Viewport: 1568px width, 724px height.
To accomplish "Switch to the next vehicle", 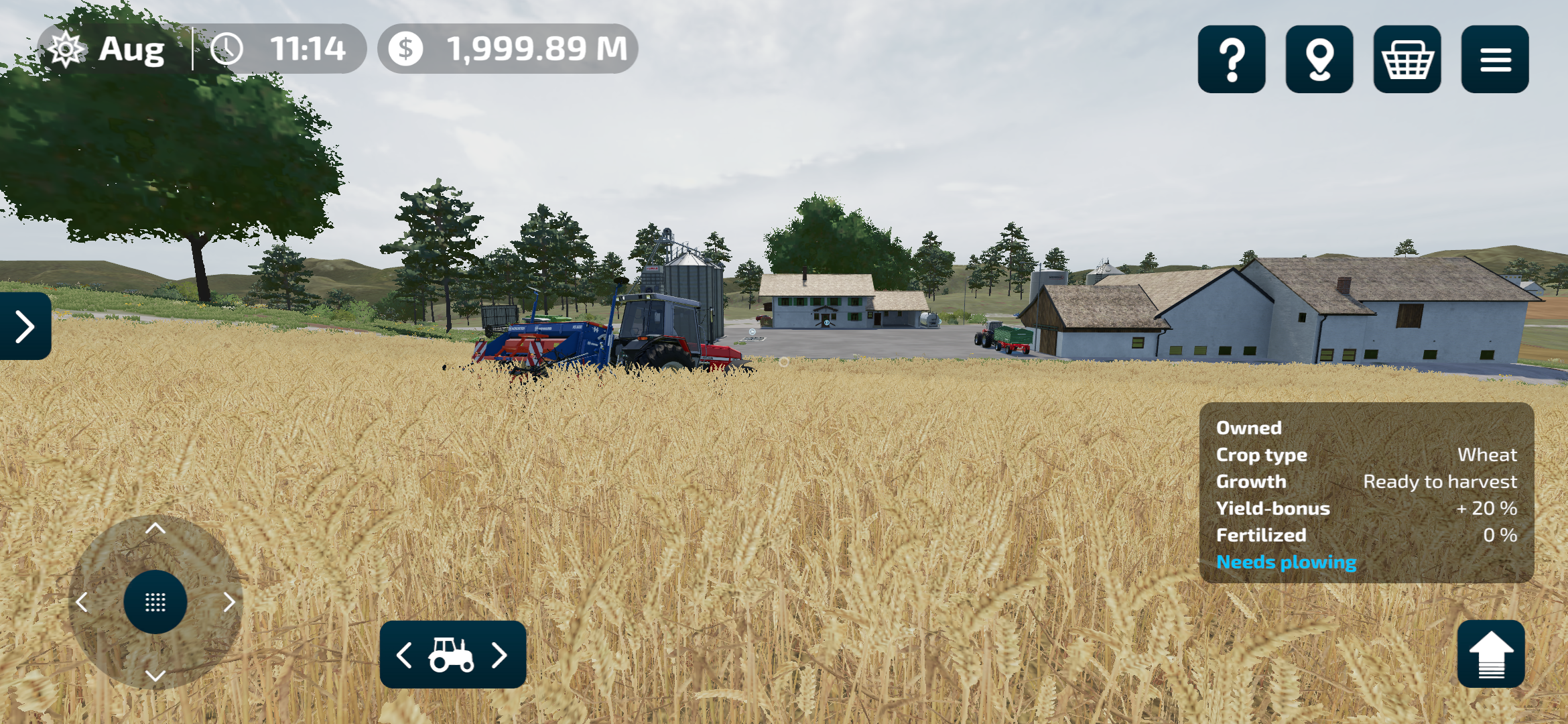I will [x=499, y=655].
